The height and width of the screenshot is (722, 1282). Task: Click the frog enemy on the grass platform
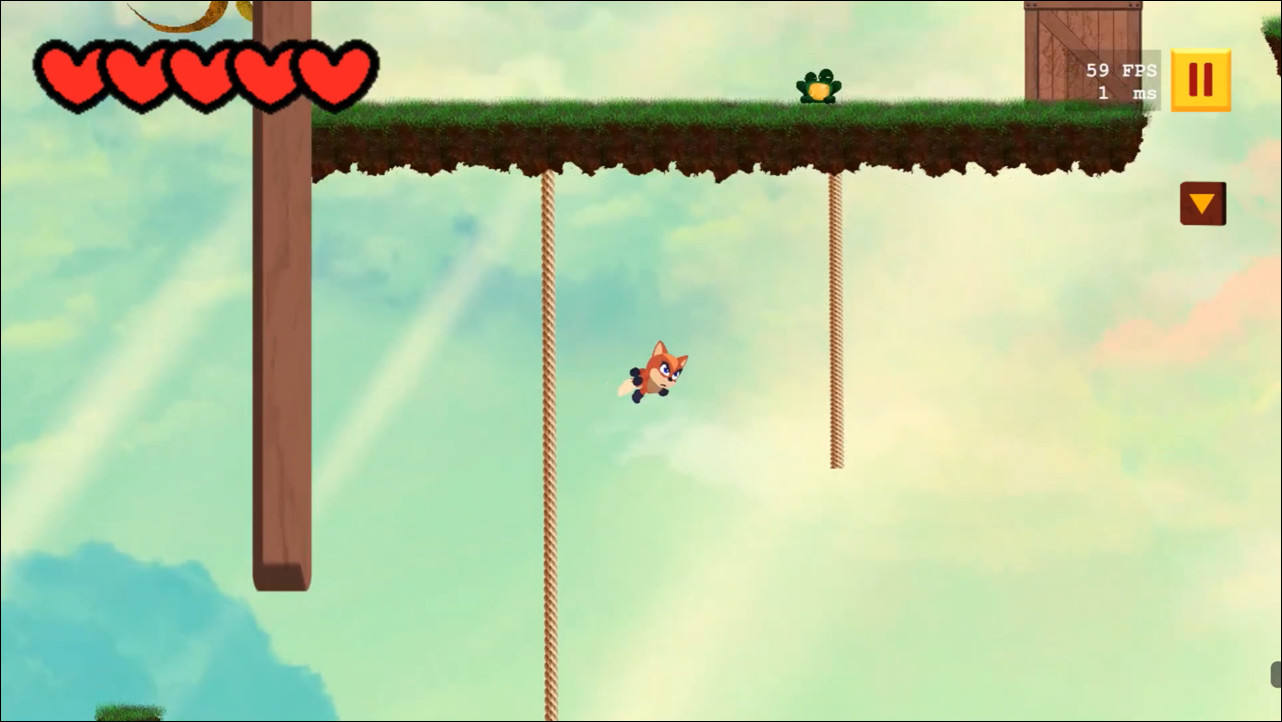click(818, 85)
